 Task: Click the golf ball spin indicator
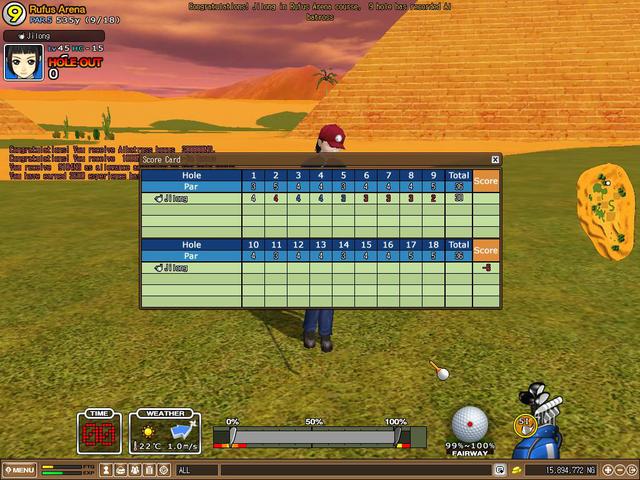(x=469, y=423)
